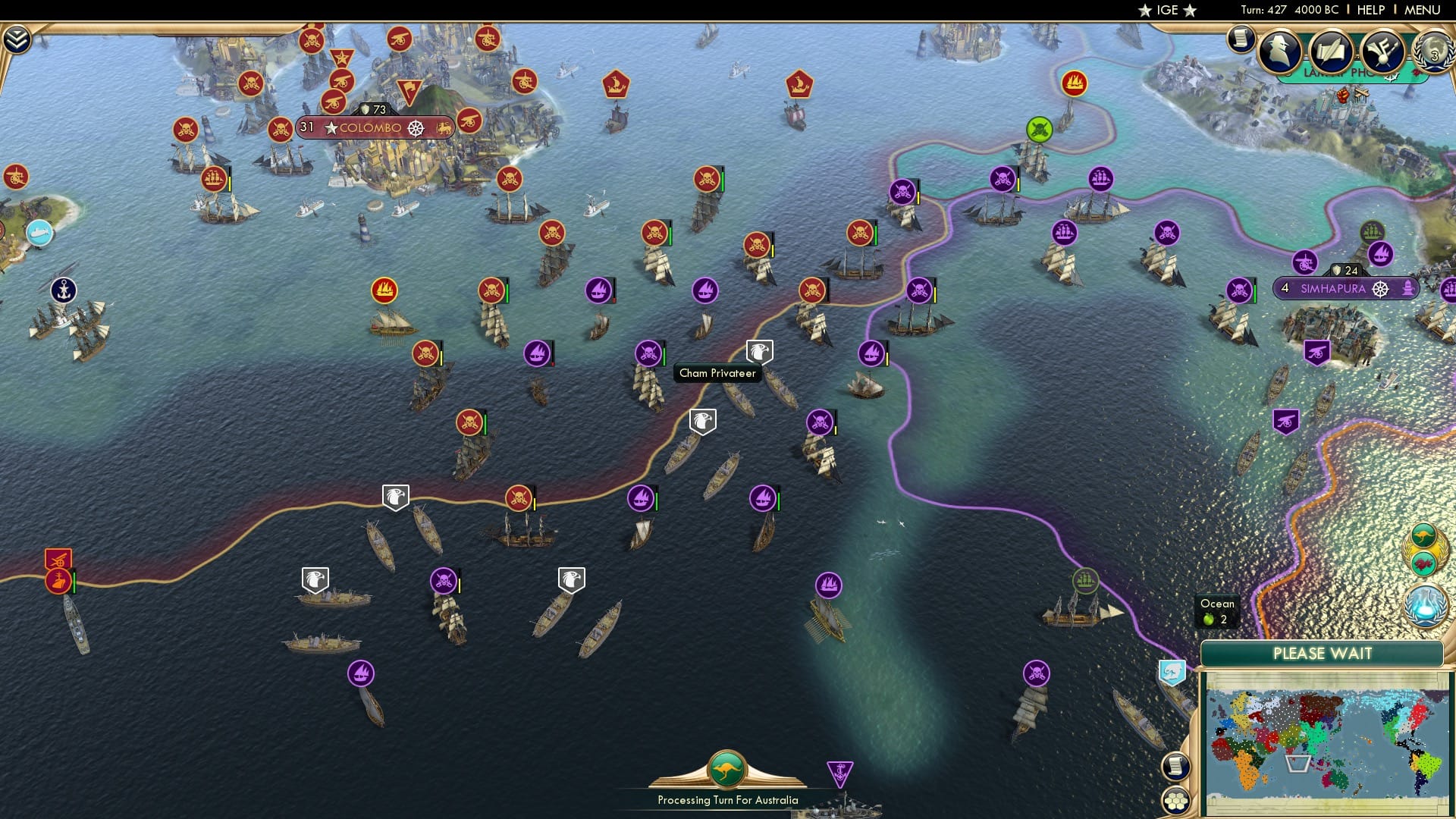The width and height of the screenshot is (1456, 819).
Task: Click the scroll icon above the minimap
Action: (x=1176, y=767)
